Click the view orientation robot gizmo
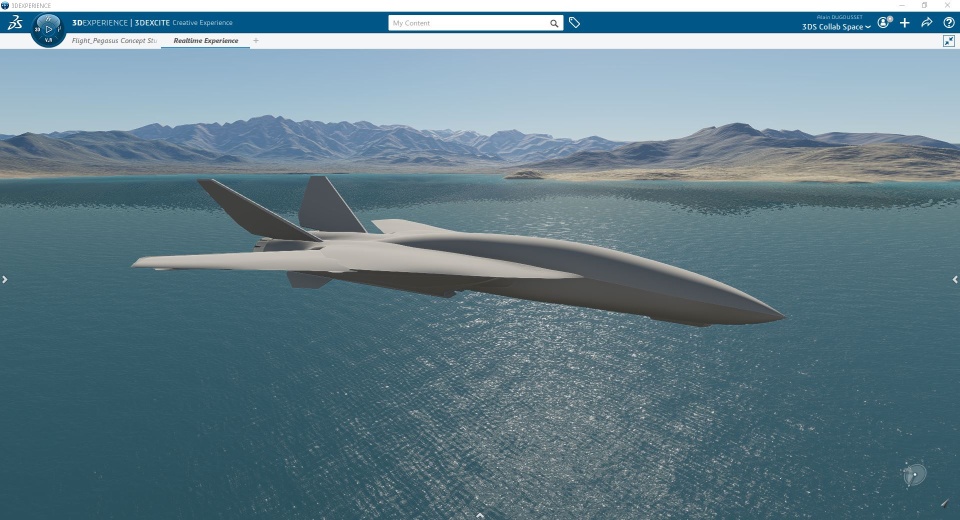960x520 pixels. [x=914, y=475]
